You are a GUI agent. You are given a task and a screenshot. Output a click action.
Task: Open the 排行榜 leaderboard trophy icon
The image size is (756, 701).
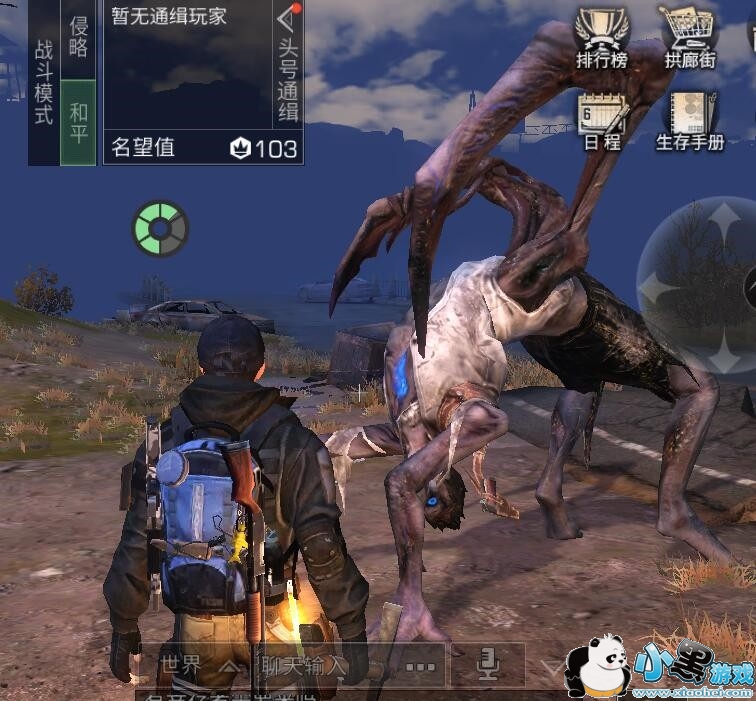coord(602,37)
